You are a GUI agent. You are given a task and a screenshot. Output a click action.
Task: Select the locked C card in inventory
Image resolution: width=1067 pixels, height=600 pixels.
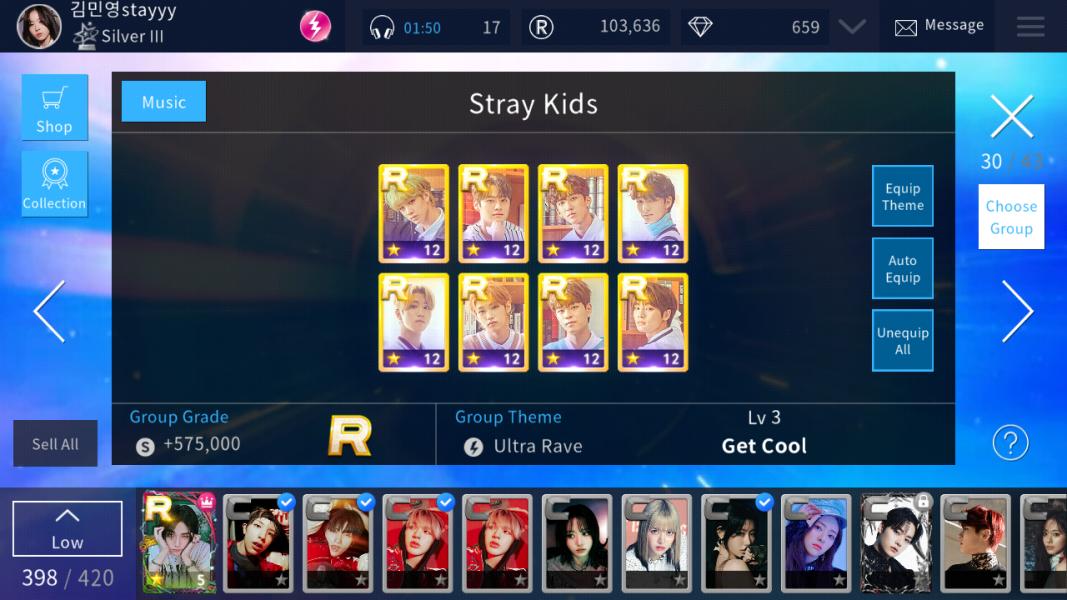896,542
